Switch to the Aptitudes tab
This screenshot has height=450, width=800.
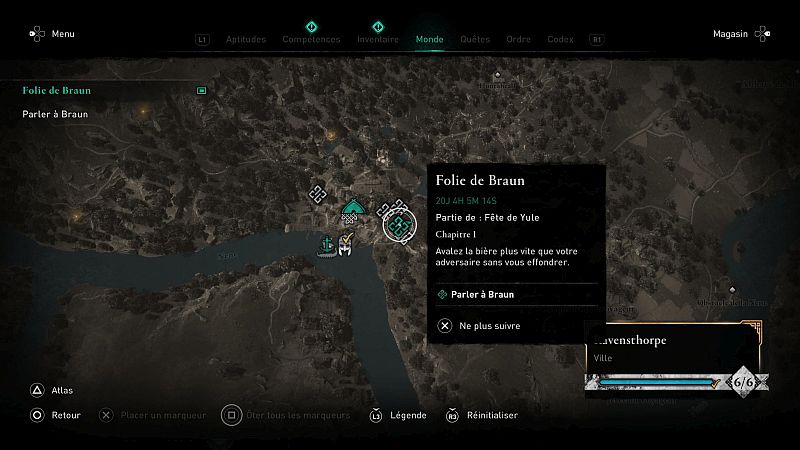246,40
